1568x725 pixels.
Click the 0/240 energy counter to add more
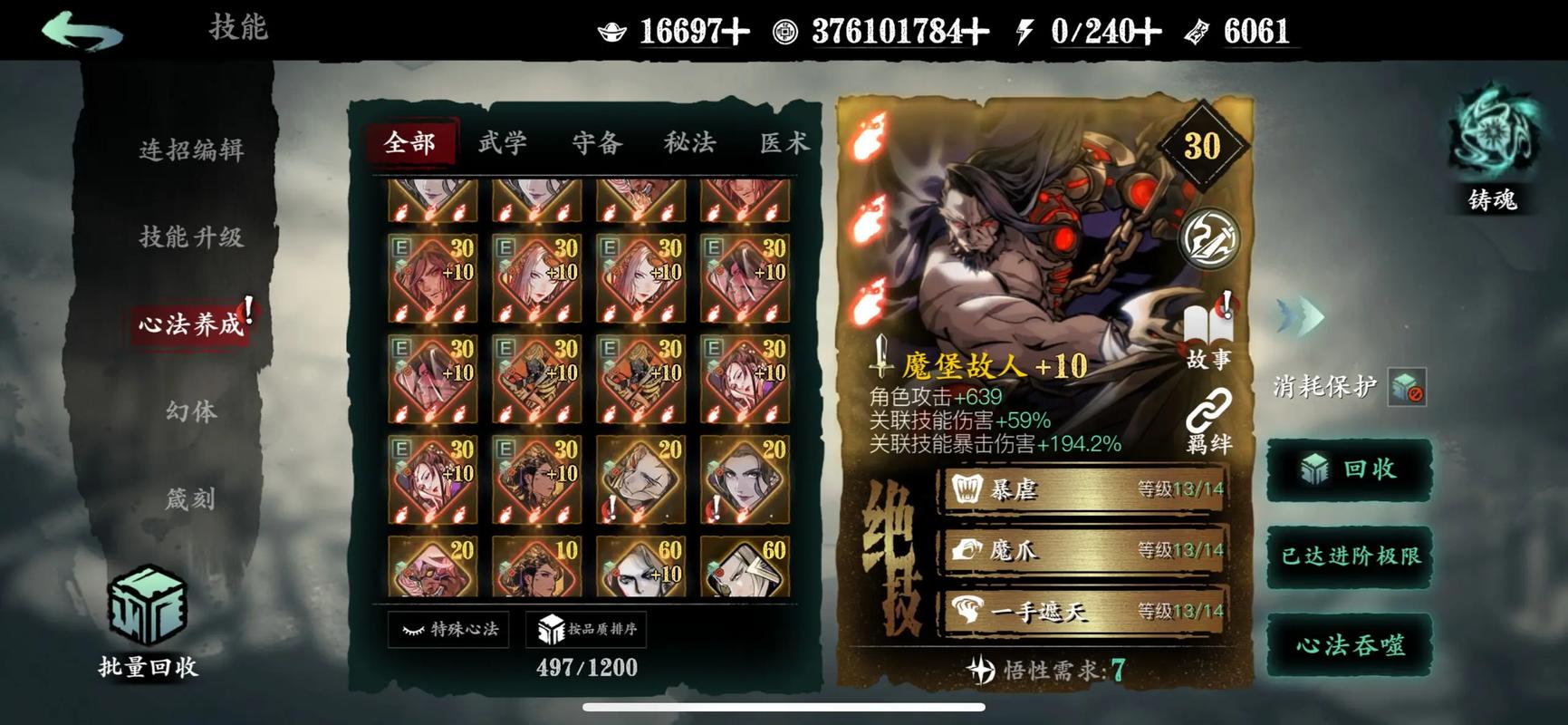pos(1092,30)
